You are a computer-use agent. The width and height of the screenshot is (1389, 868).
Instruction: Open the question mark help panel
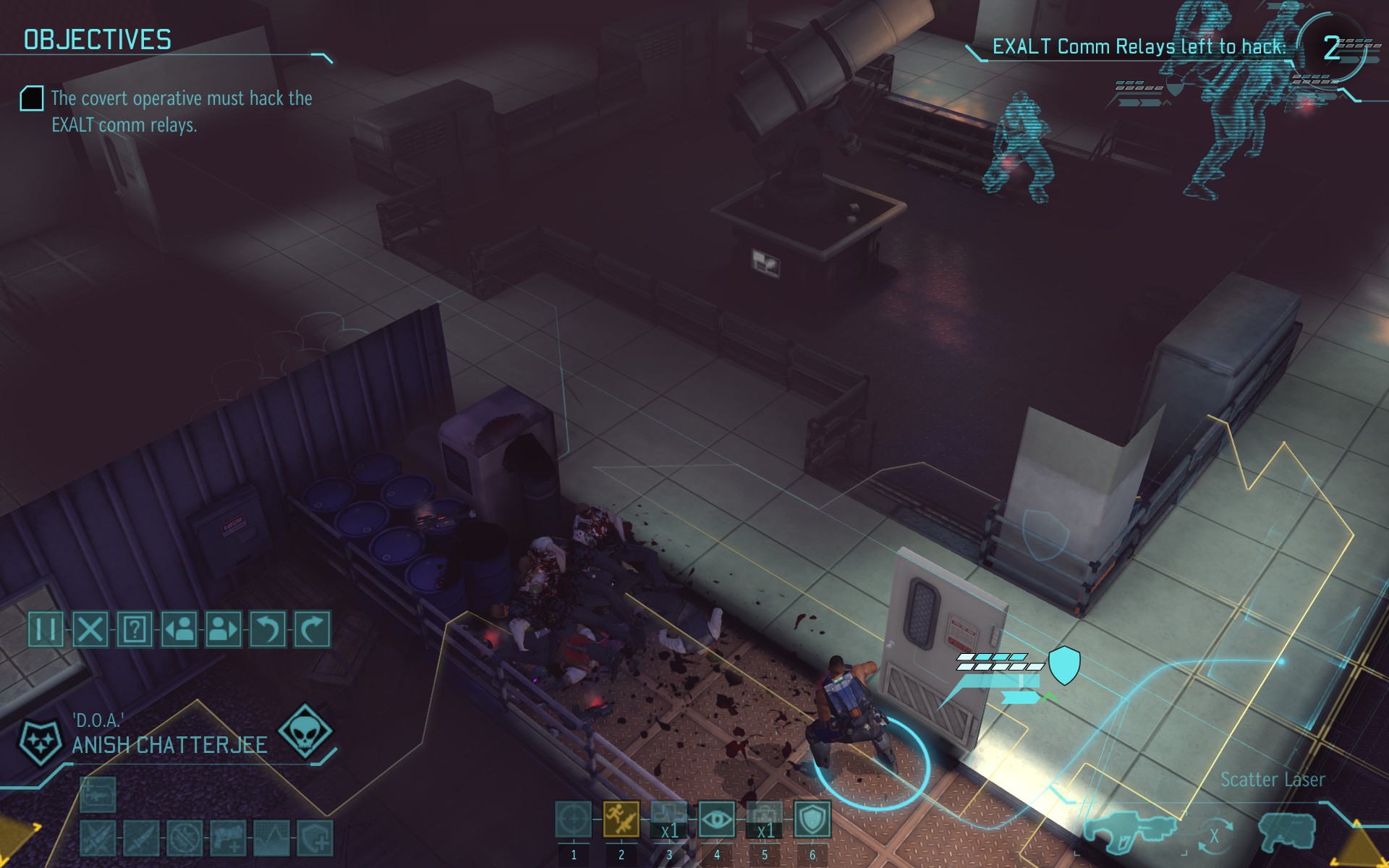click(135, 629)
